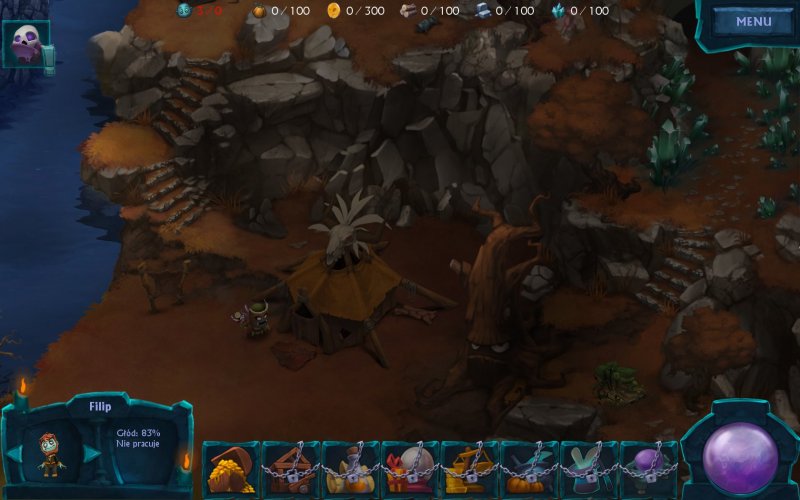Click the purple skull portrait icon
Image resolution: width=800 pixels, height=500 pixels.
(25, 44)
